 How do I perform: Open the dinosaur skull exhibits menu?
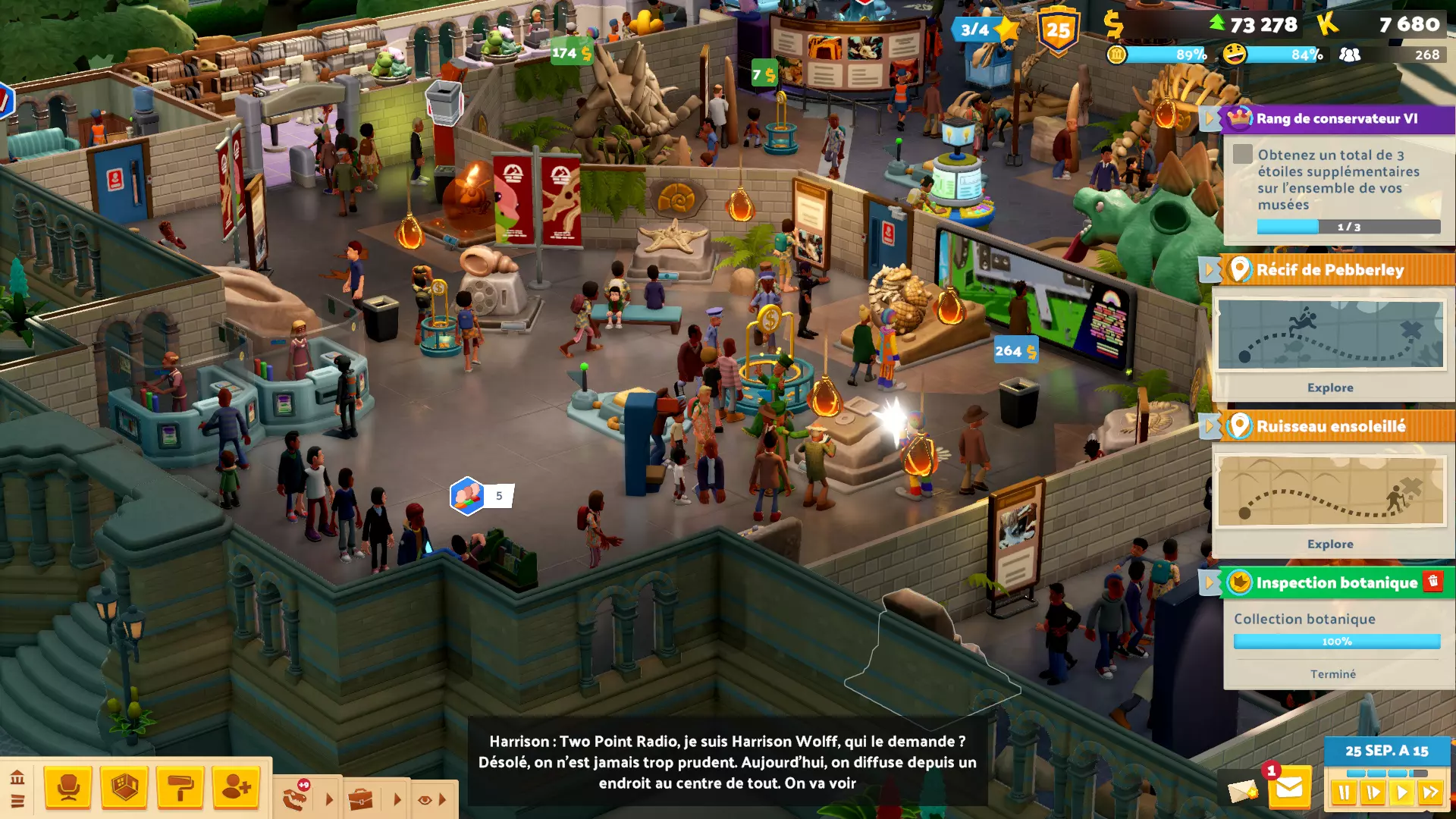297,797
